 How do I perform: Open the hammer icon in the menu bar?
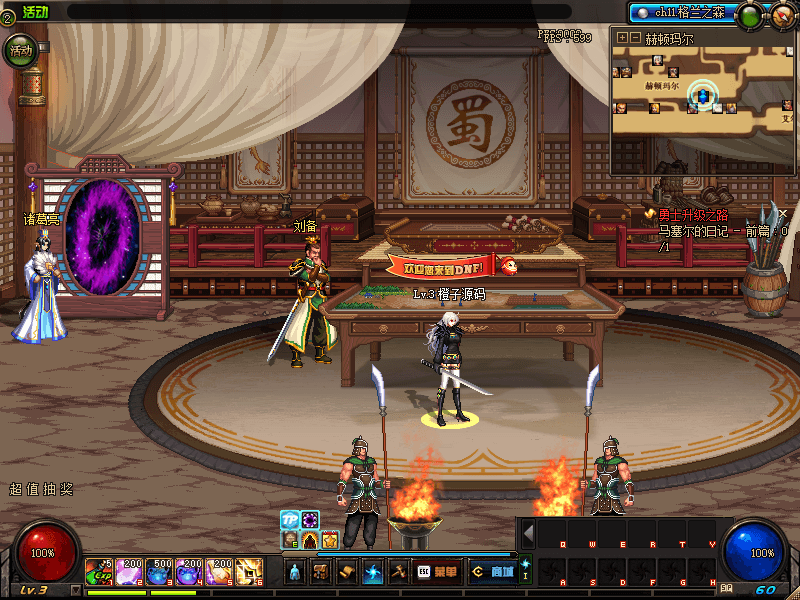(398, 572)
